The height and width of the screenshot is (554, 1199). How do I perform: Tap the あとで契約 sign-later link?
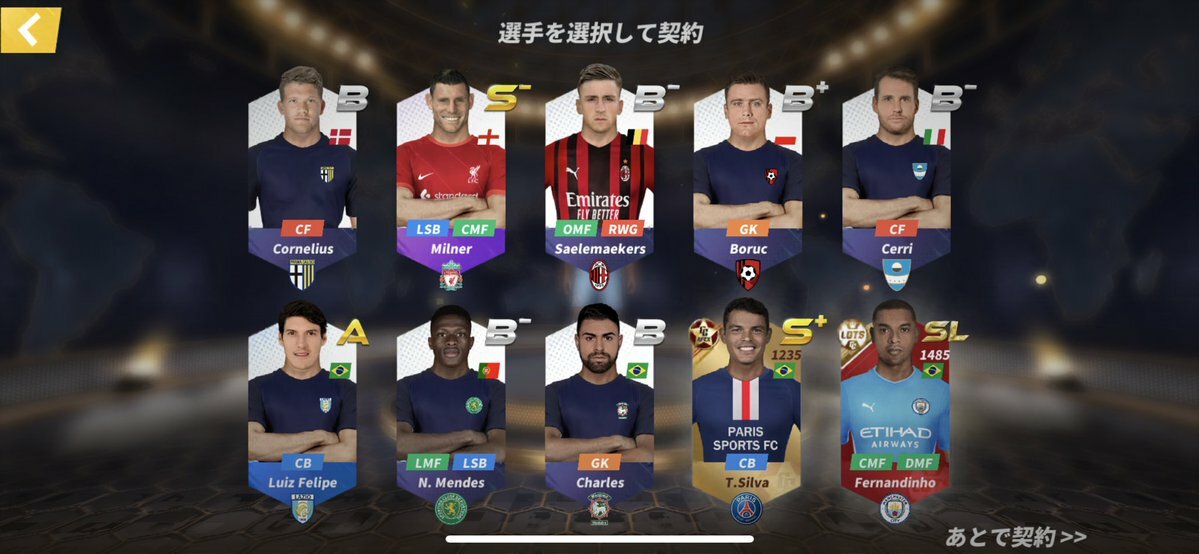coord(1015,537)
